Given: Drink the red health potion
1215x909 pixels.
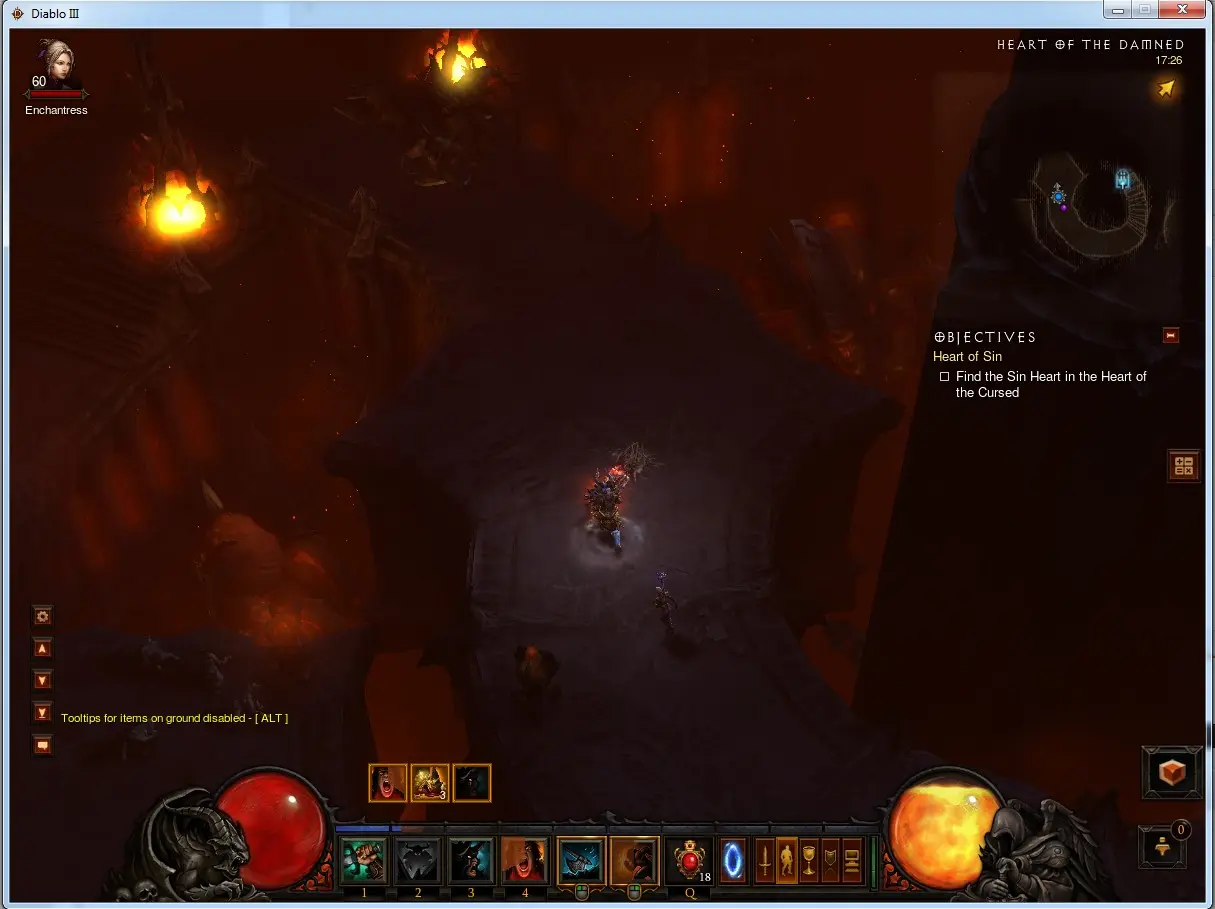Looking at the screenshot, I should (x=689, y=860).
